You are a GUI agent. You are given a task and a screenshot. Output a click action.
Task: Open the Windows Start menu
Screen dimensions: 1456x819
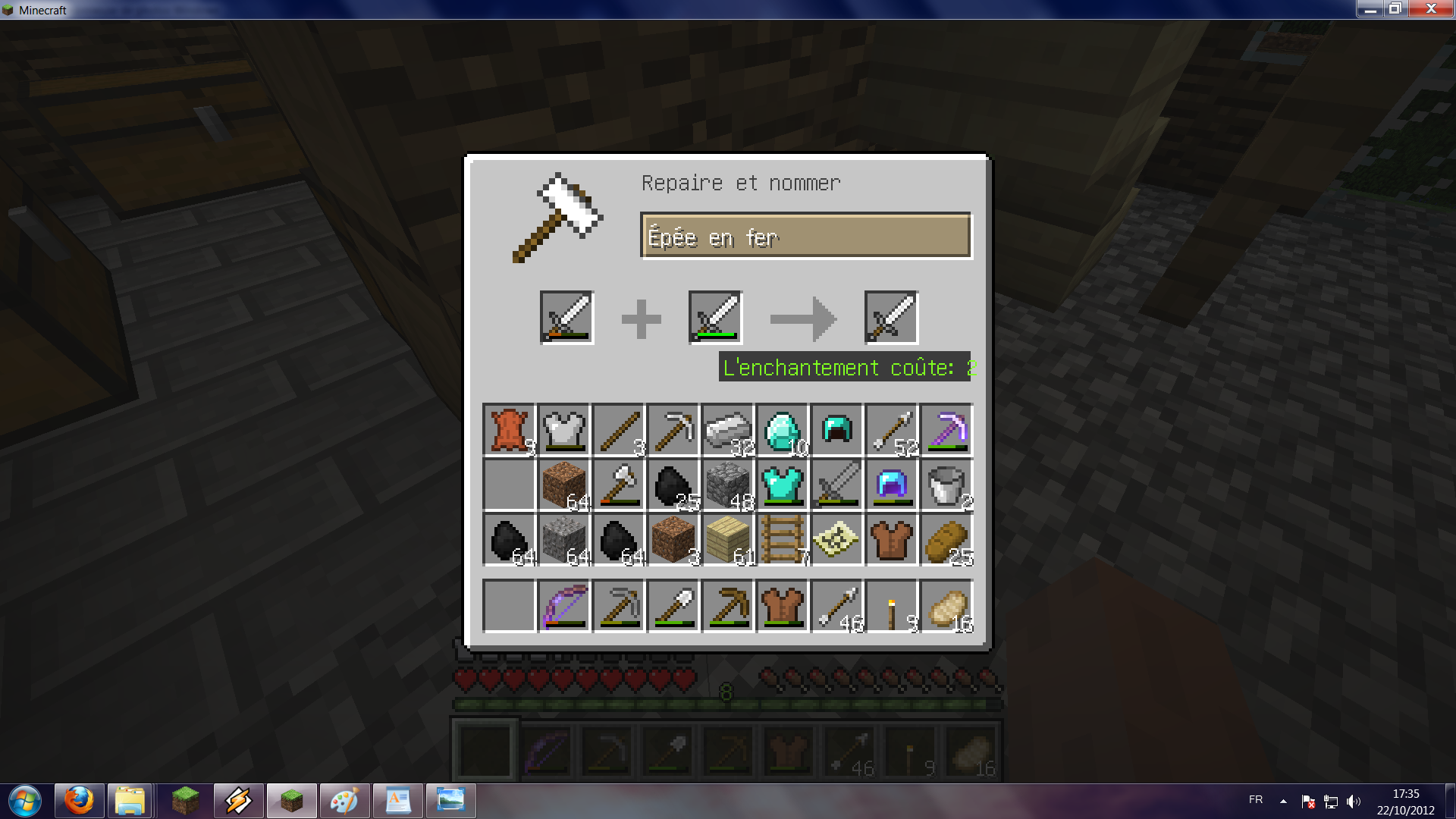[24, 800]
